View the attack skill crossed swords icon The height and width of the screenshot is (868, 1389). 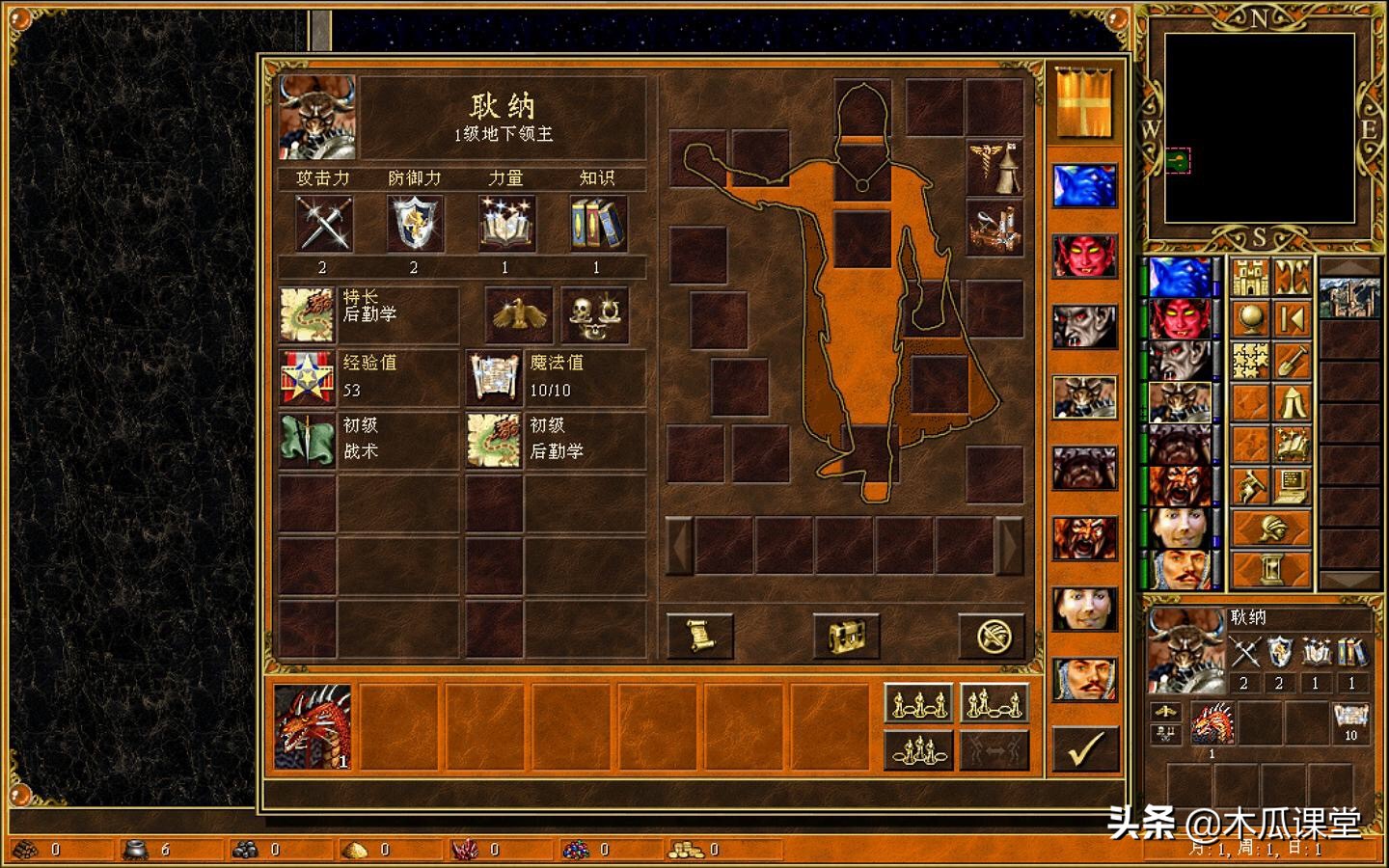[323, 224]
